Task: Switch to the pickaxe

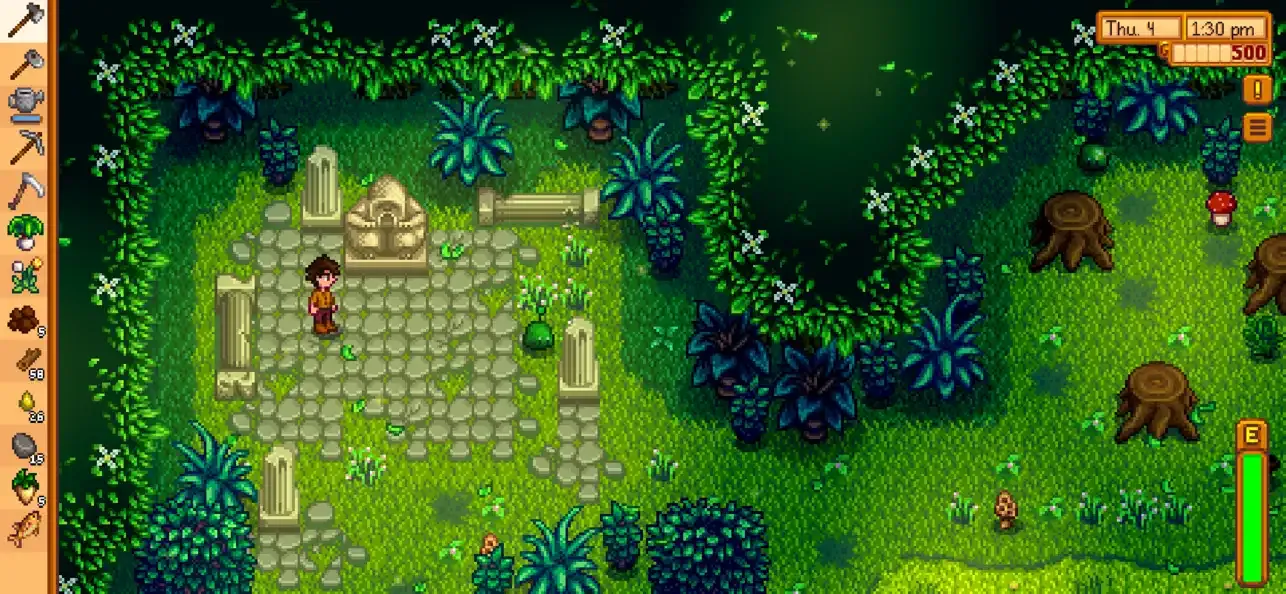Action: [24, 147]
